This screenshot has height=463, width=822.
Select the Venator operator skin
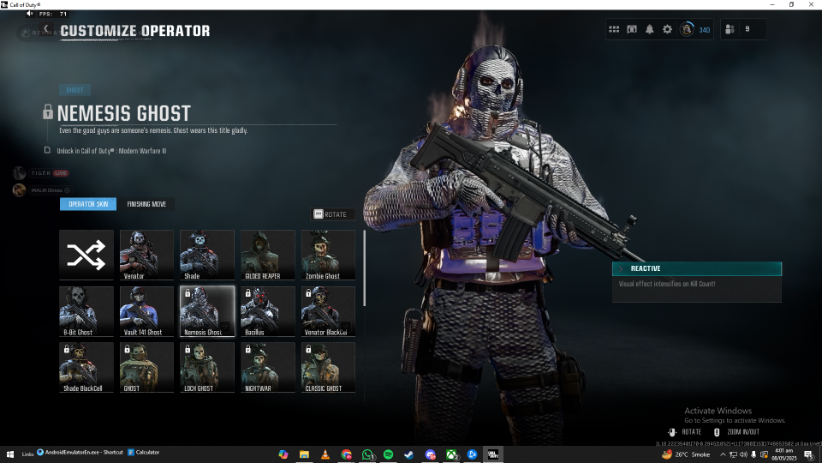(x=146, y=254)
